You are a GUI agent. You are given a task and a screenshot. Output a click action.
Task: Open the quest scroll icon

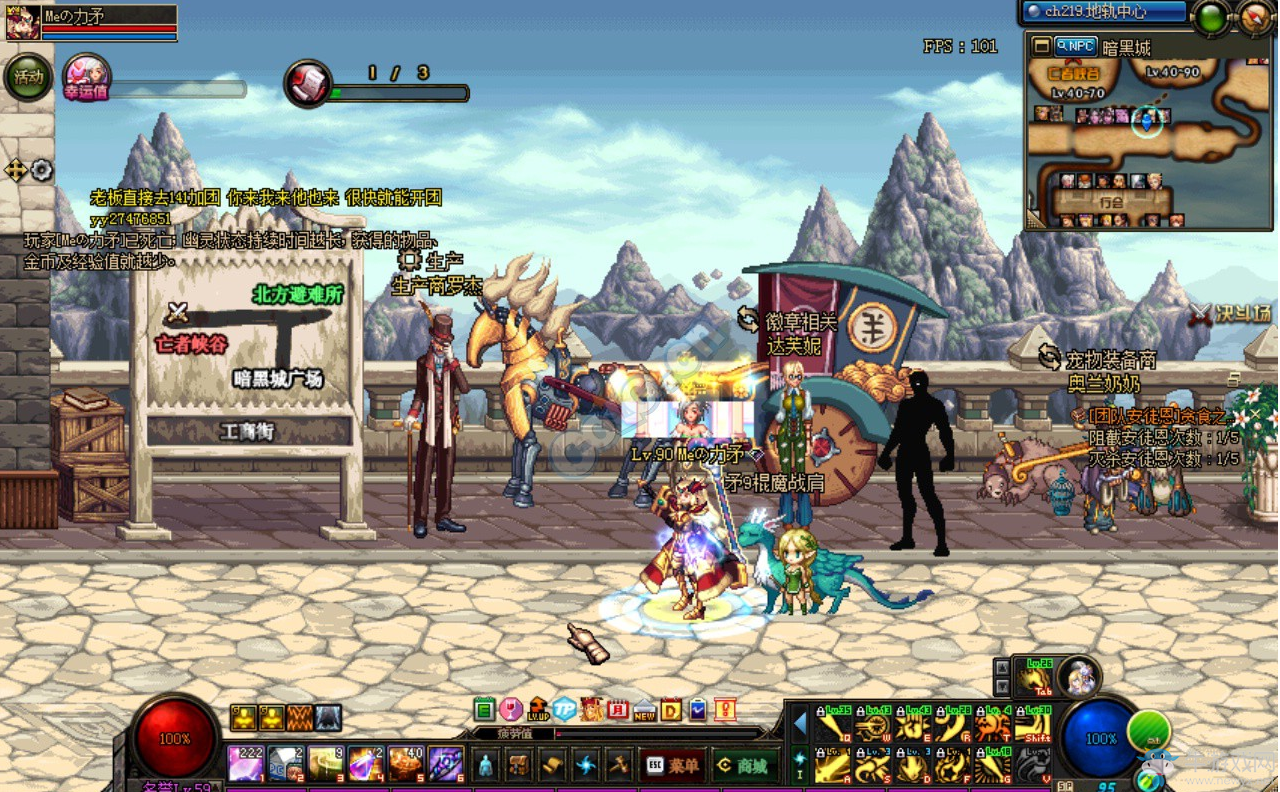point(553,766)
